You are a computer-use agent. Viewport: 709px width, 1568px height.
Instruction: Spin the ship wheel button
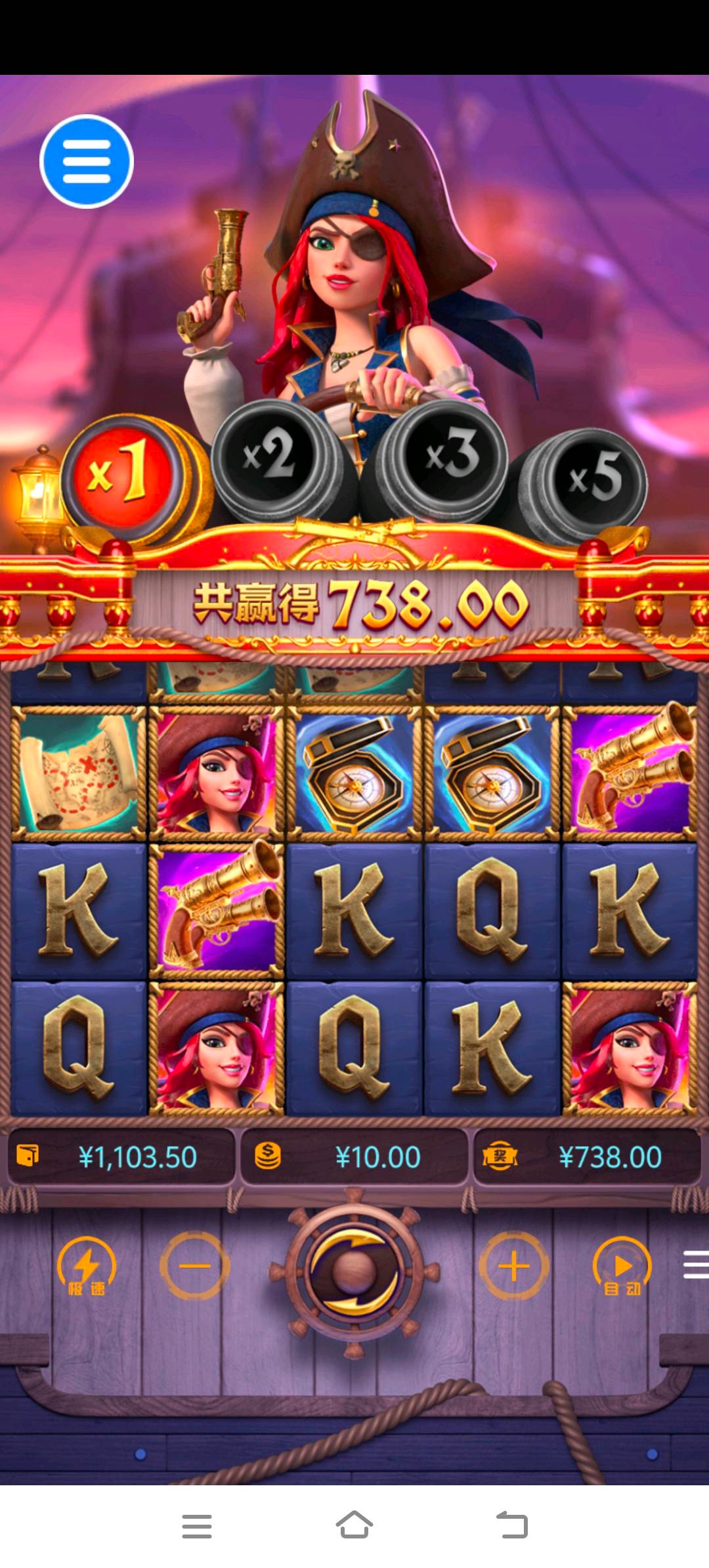(354, 1272)
